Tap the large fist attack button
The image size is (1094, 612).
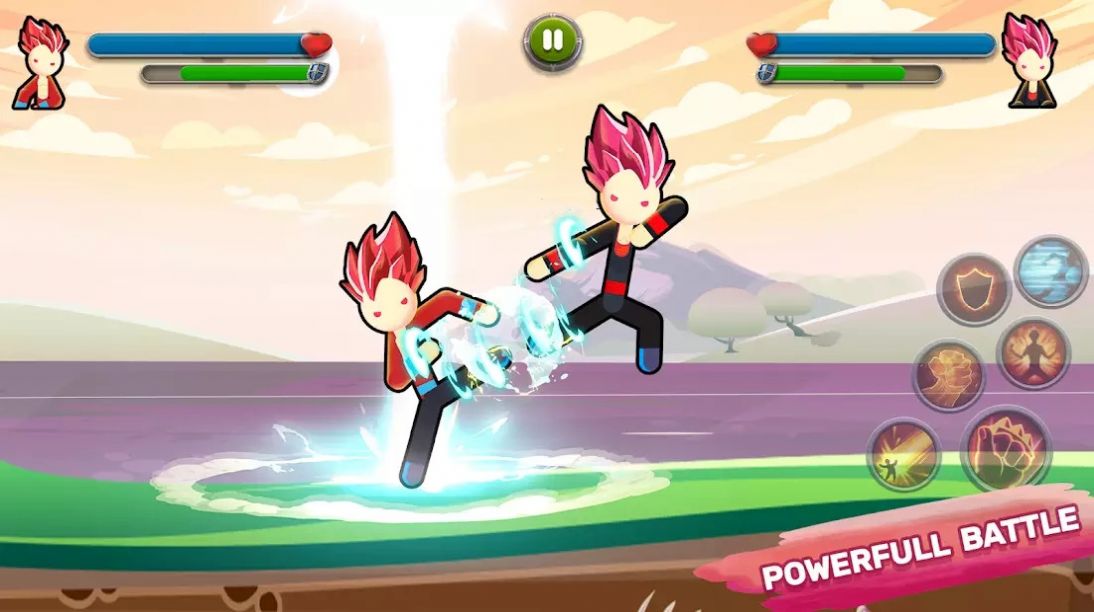tap(1005, 448)
